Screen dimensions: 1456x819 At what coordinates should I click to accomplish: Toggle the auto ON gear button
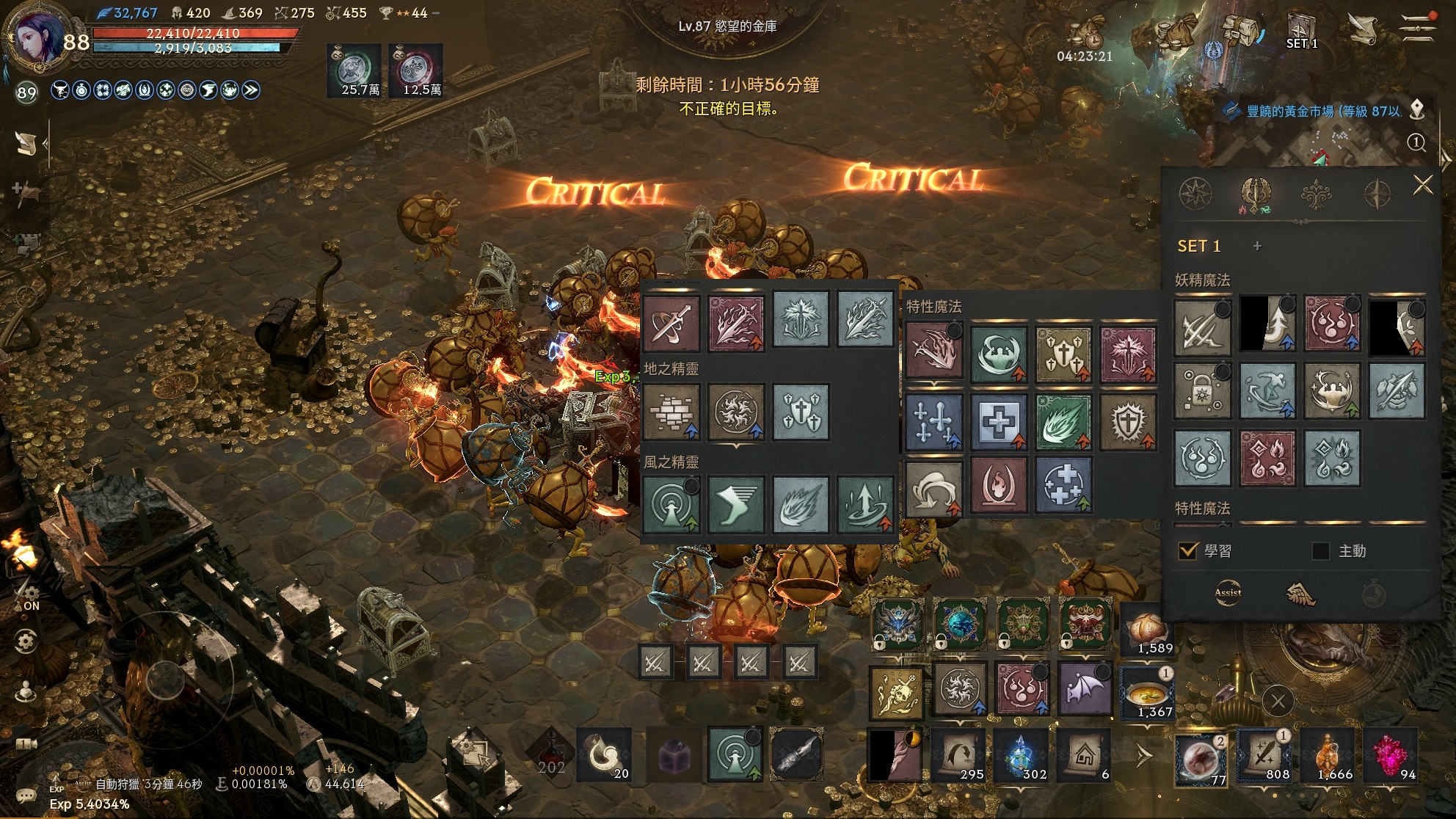tap(29, 596)
